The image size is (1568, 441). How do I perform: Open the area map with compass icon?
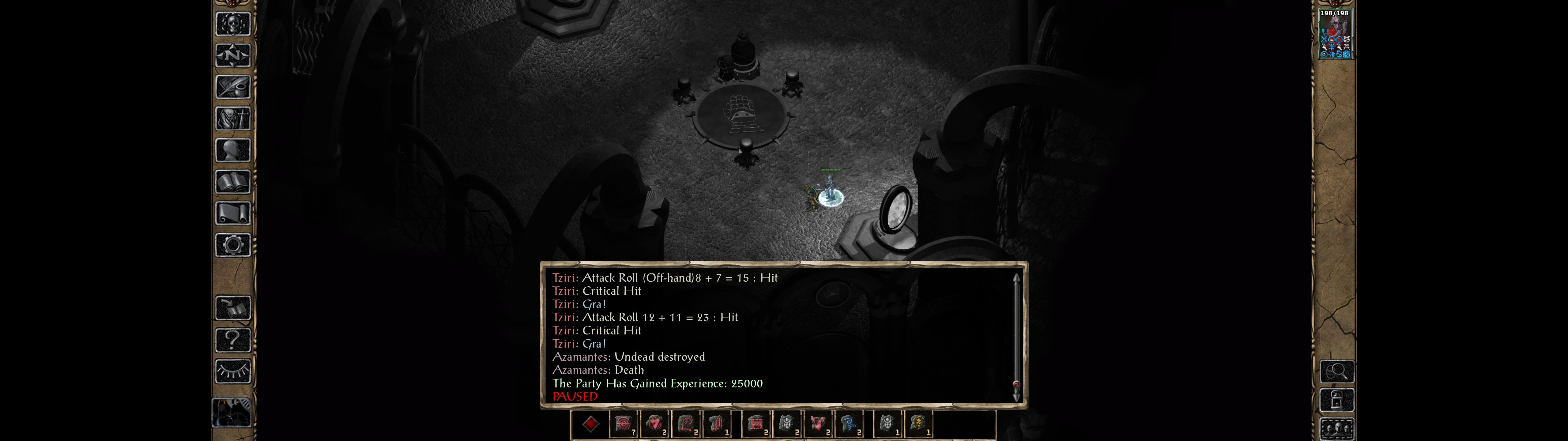(x=232, y=55)
